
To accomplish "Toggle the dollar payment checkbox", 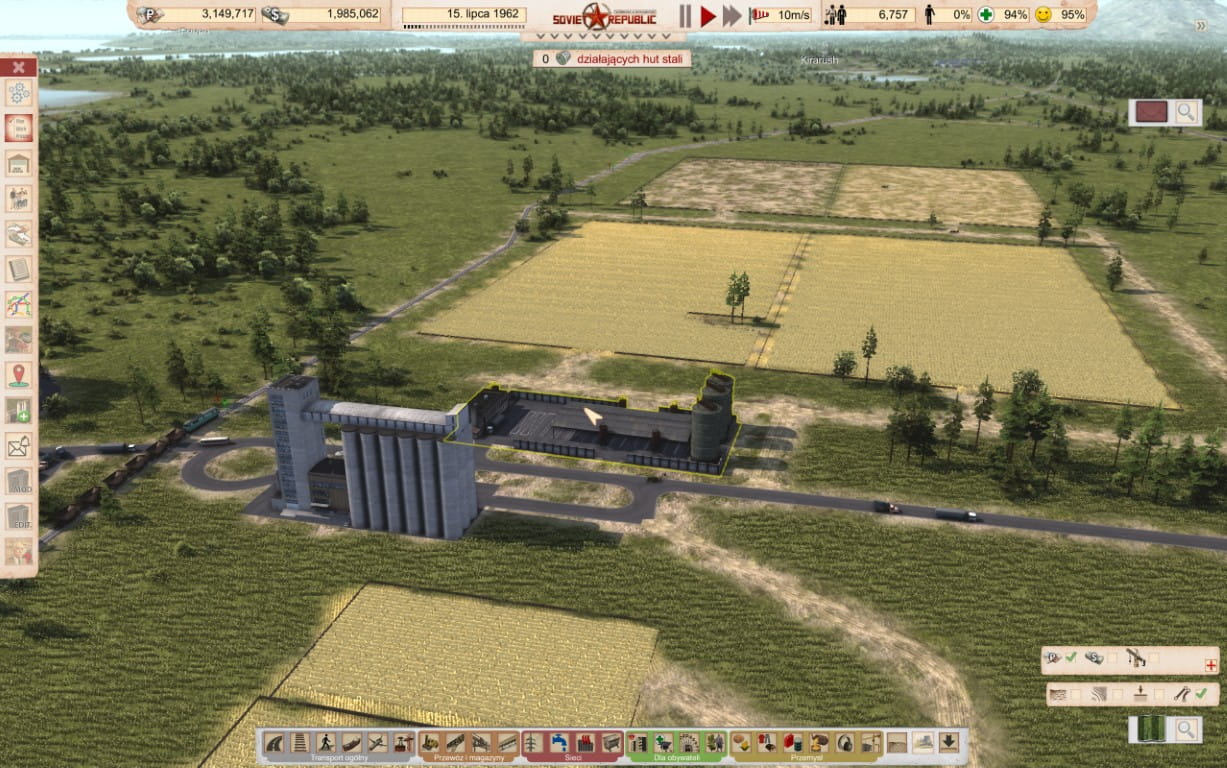I will (x=1113, y=658).
